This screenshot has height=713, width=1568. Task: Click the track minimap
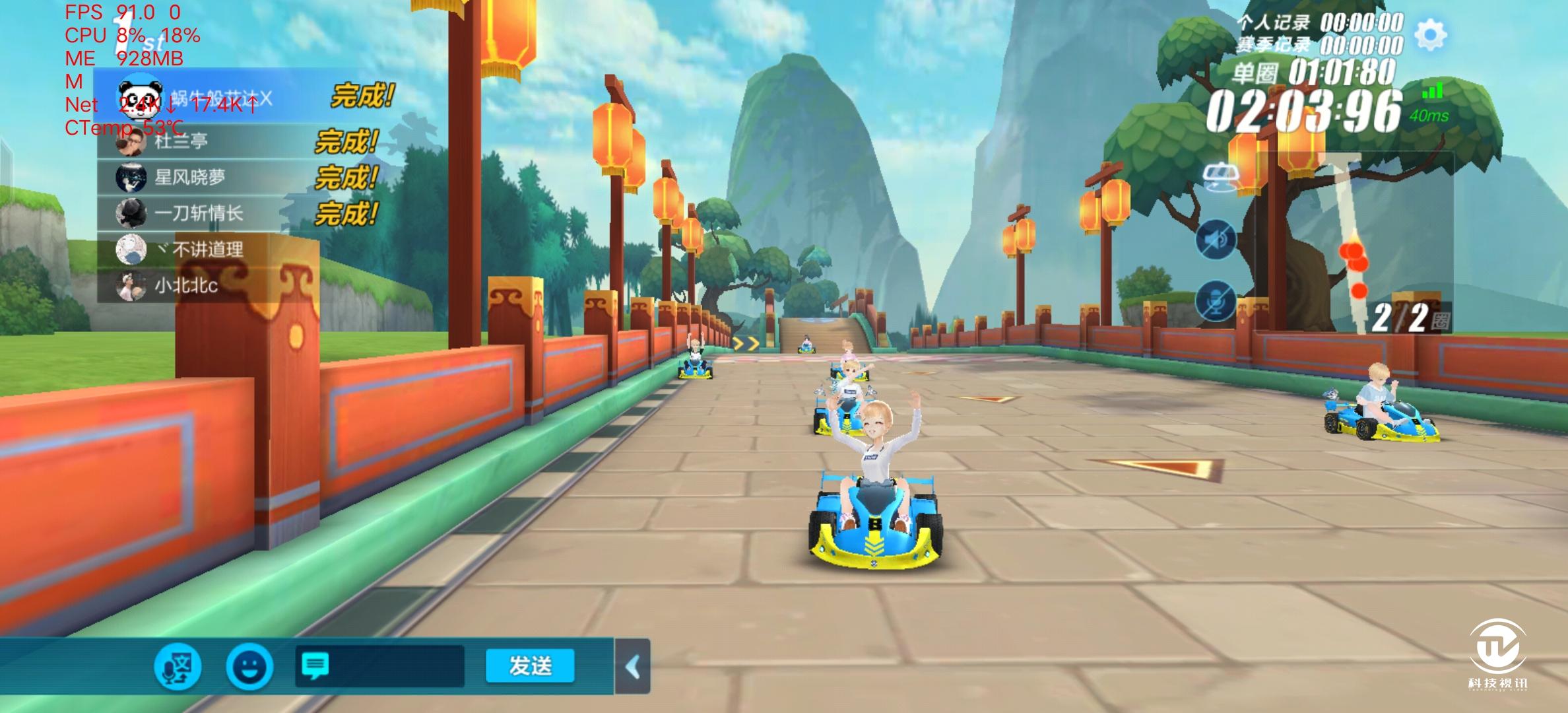(1353, 244)
